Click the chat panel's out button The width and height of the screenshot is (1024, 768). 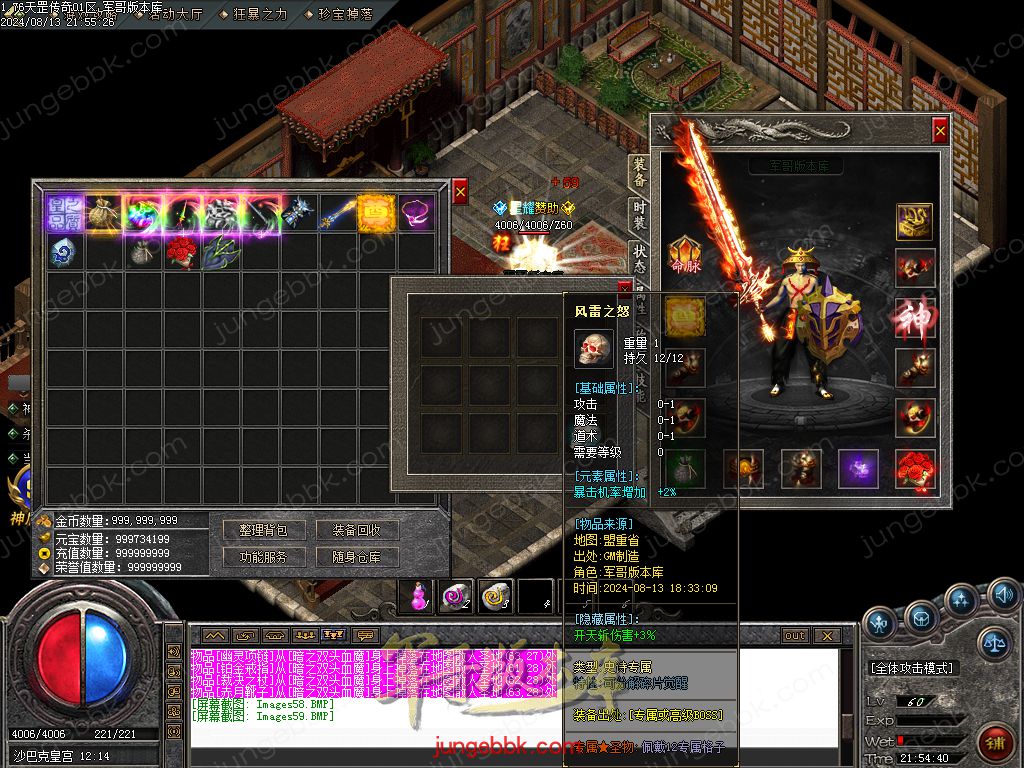pyautogui.click(x=794, y=635)
